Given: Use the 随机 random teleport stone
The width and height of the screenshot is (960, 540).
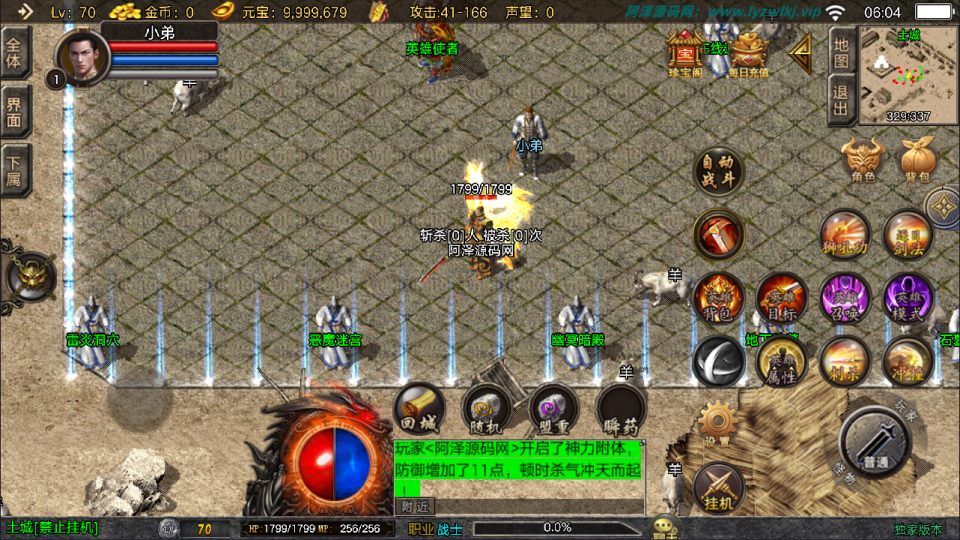Looking at the screenshot, I should (487, 408).
